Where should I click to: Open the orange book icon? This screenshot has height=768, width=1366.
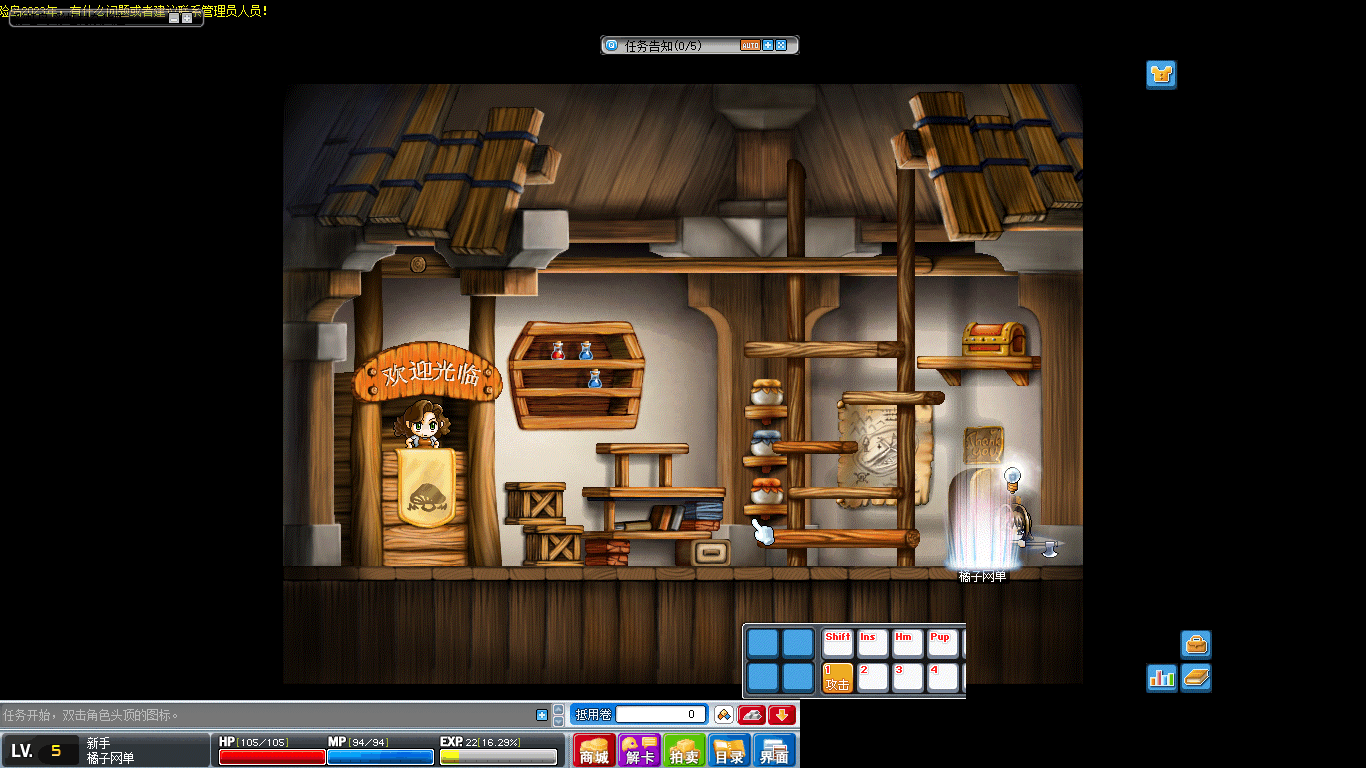click(1196, 677)
